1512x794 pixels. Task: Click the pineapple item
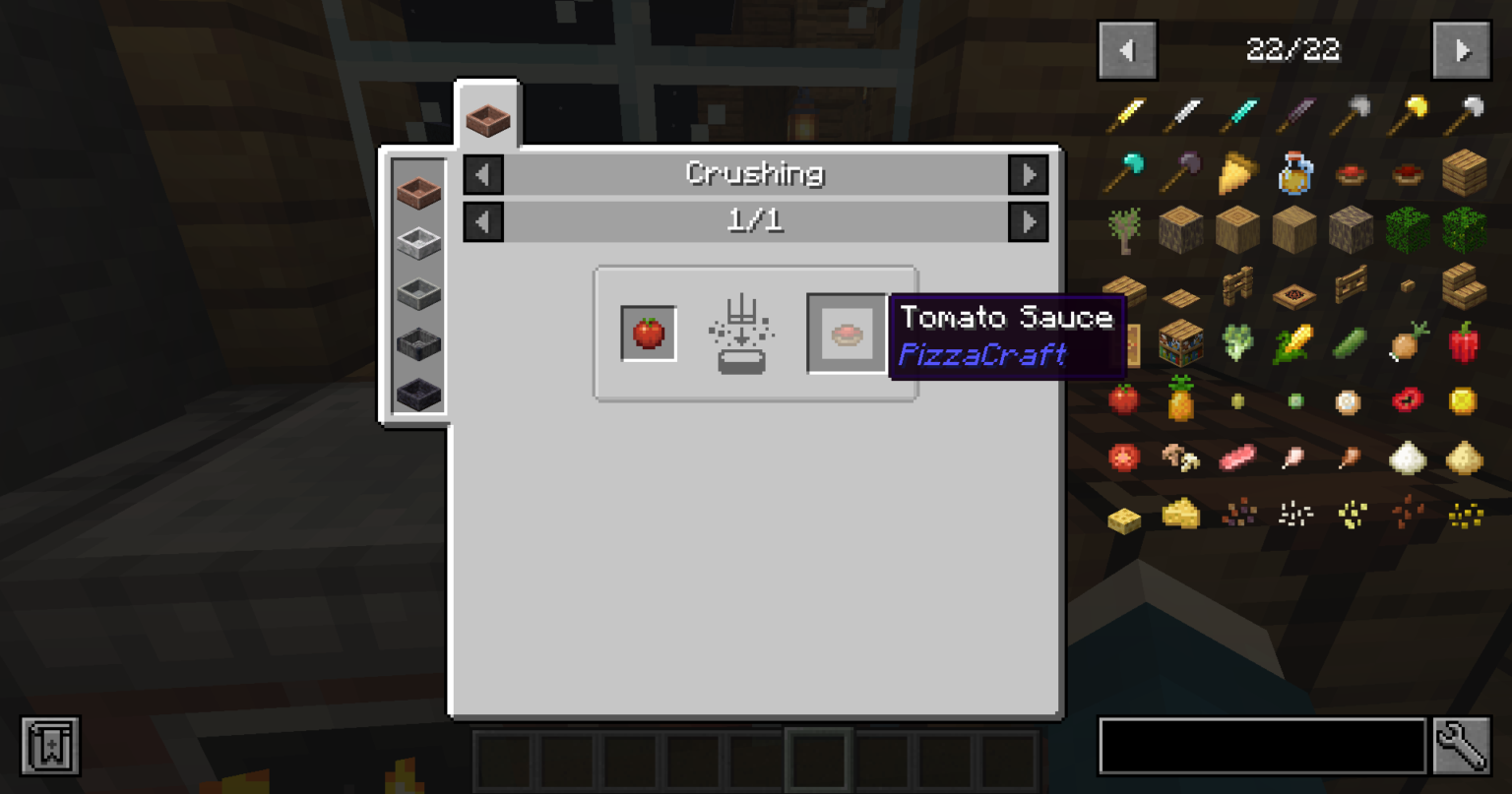[1180, 400]
